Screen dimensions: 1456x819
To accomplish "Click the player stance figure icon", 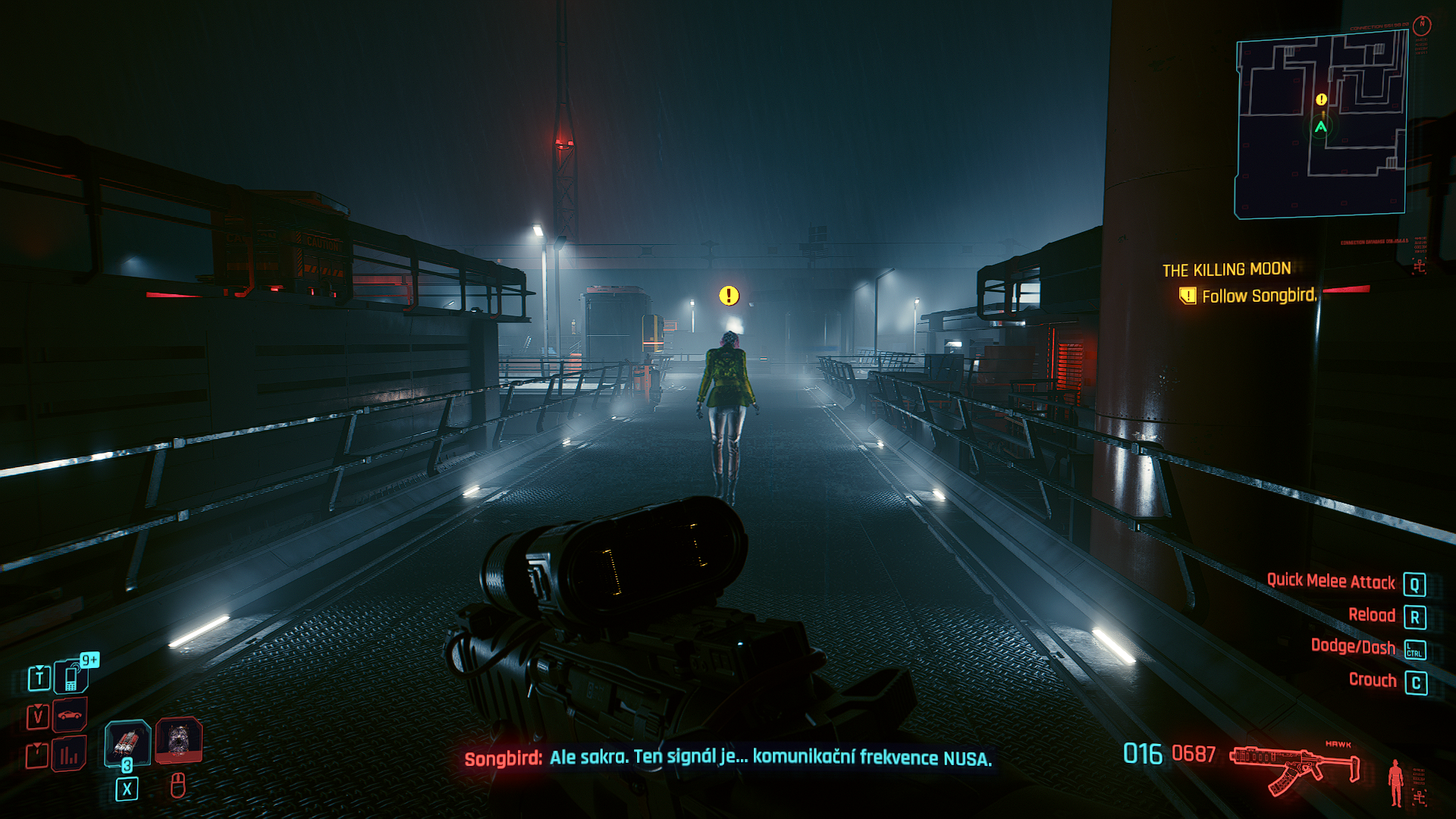I will click(1395, 783).
